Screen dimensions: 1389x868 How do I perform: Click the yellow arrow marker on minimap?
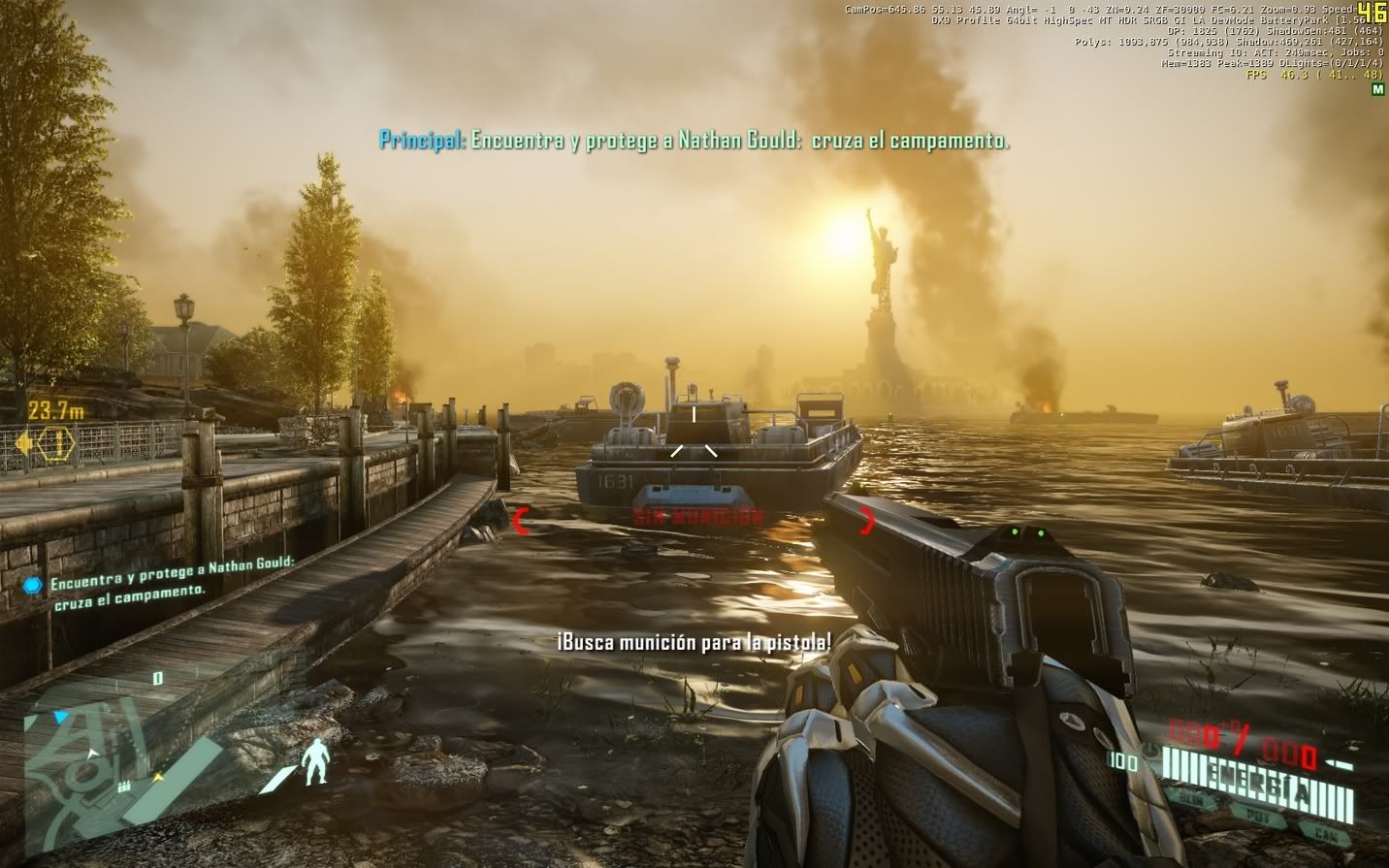157,777
